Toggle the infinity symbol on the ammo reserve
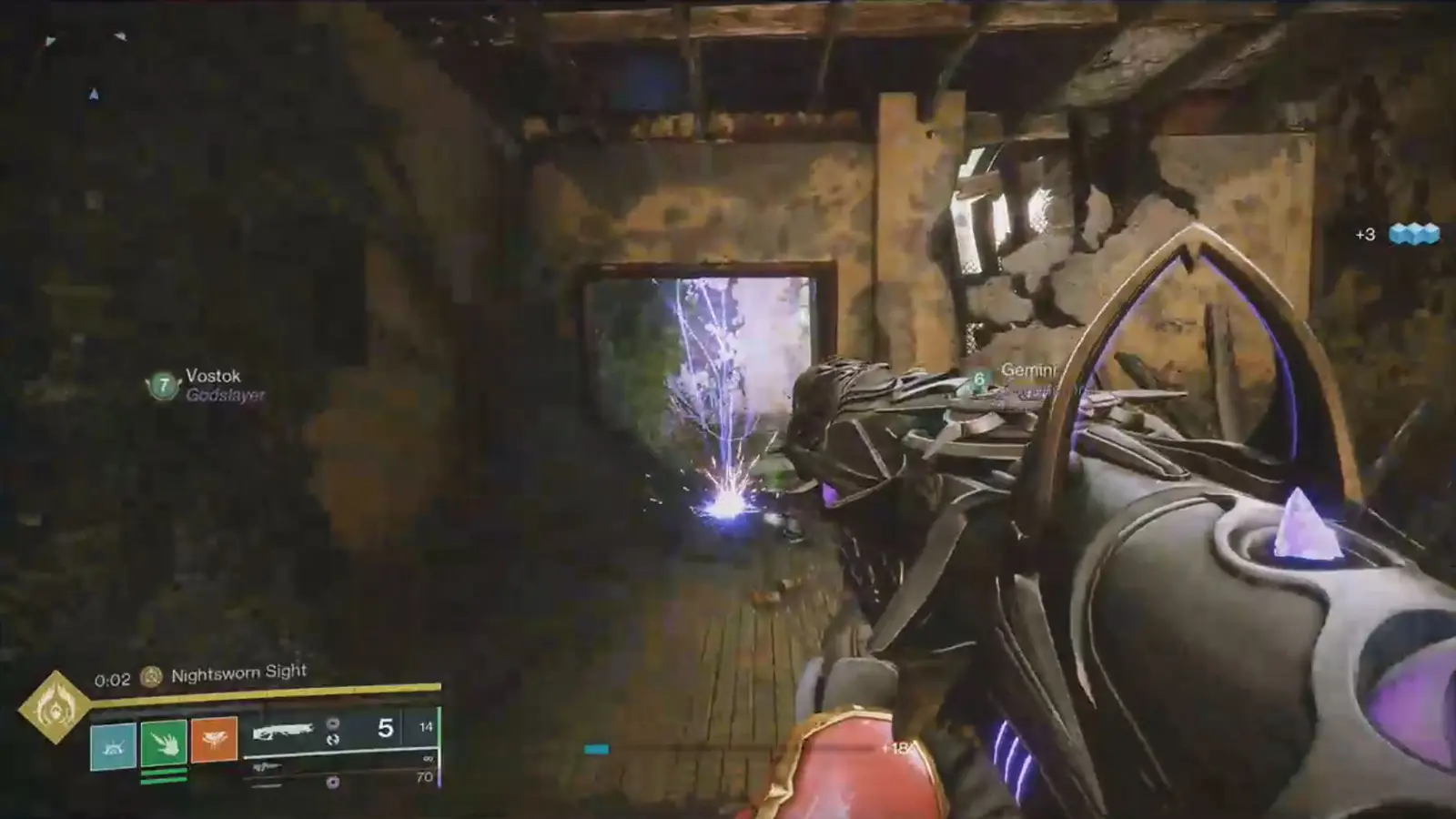The image size is (1456, 819). 427,759
